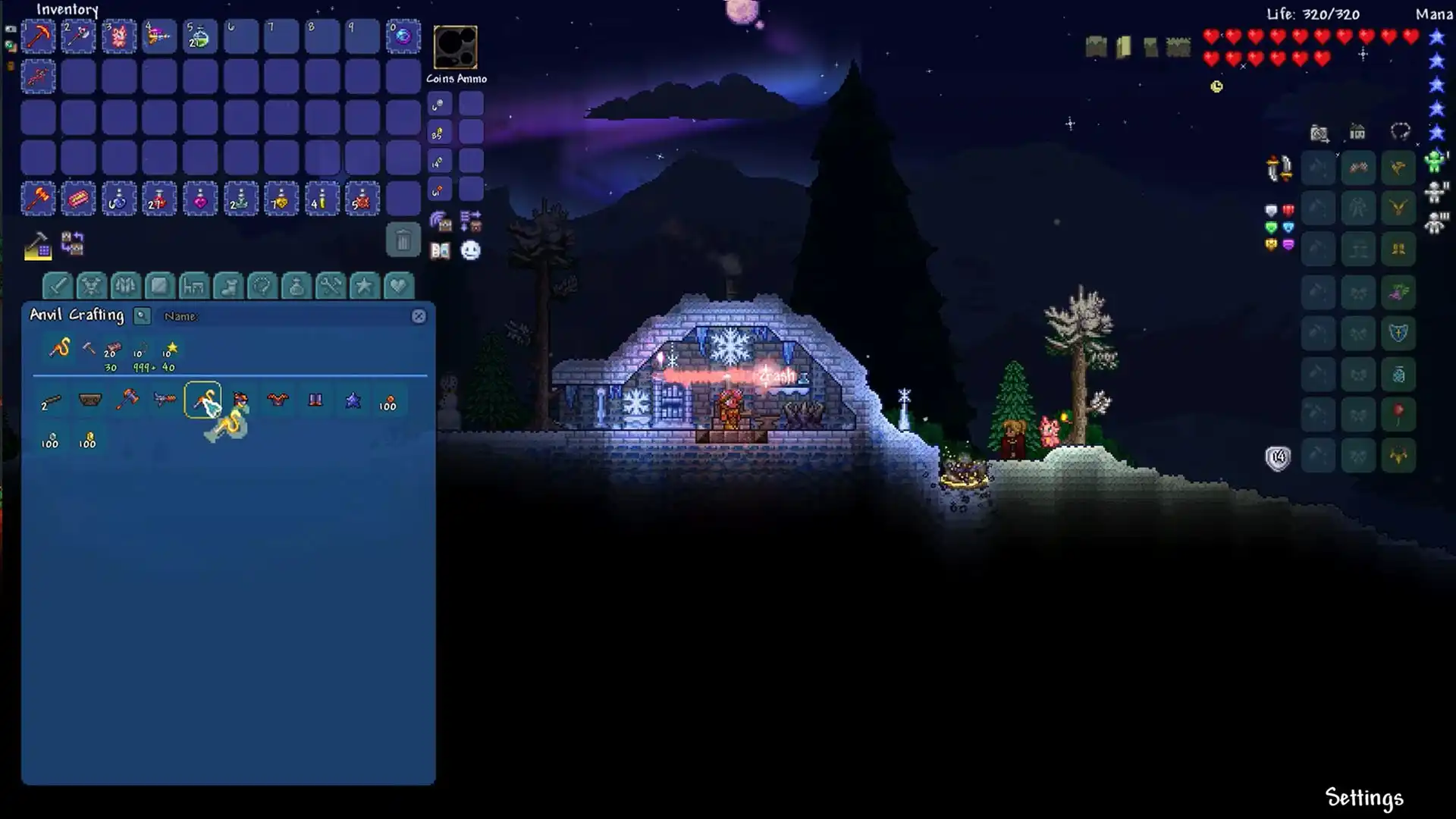Select the furniture crafting filter icon
1456x819 pixels.
pos(194,287)
